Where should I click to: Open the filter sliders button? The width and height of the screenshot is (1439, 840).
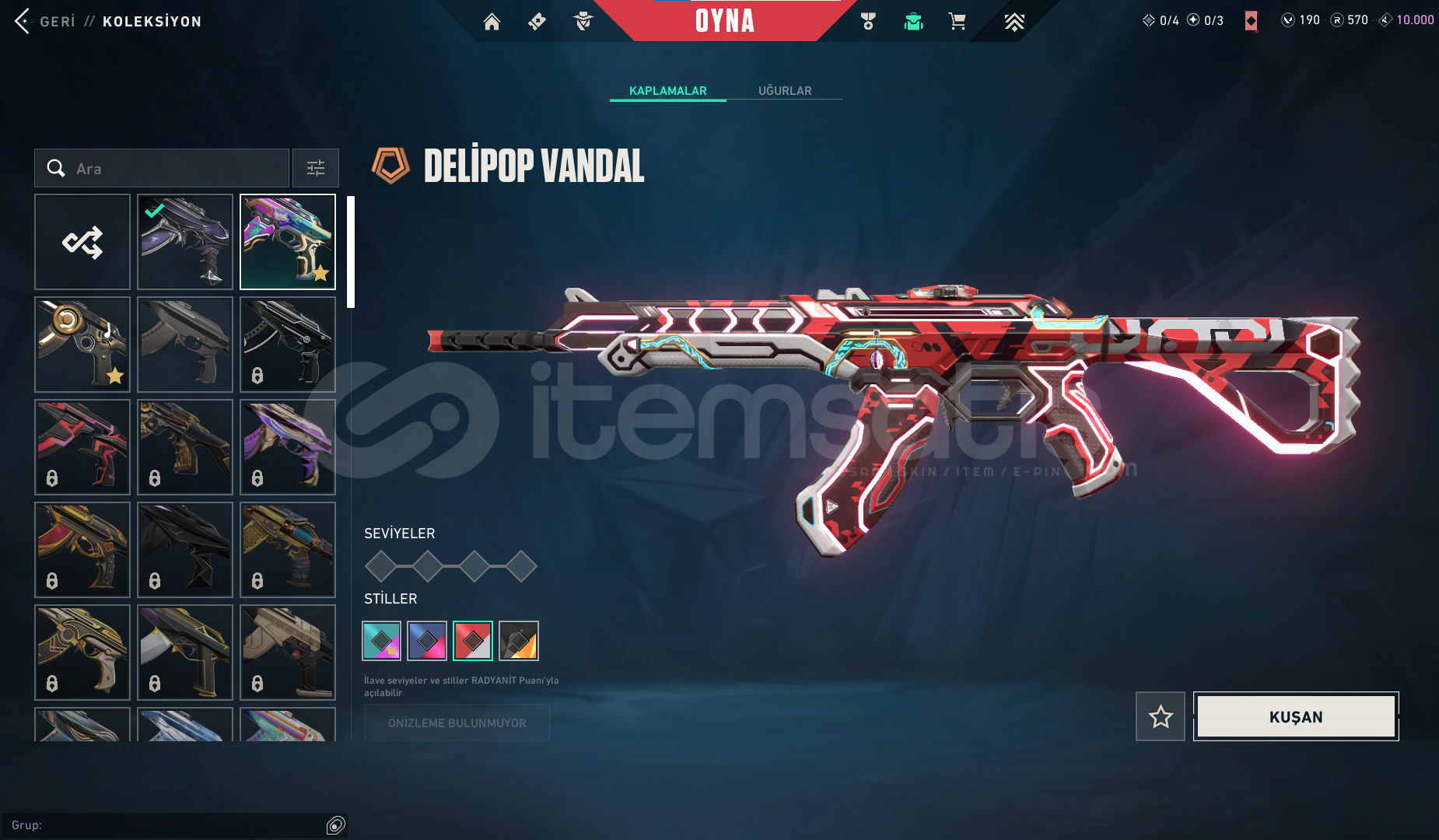[x=316, y=168]
